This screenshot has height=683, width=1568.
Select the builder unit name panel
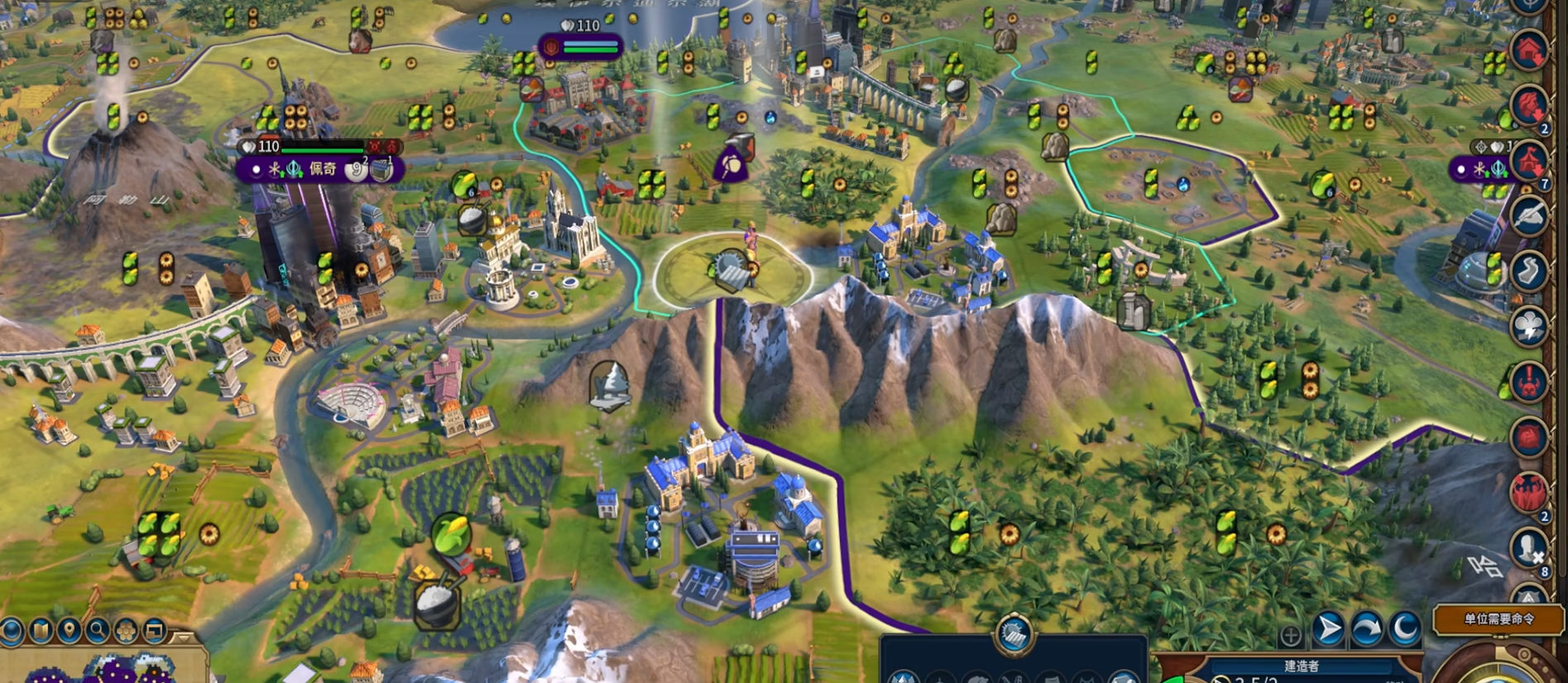1301,666
